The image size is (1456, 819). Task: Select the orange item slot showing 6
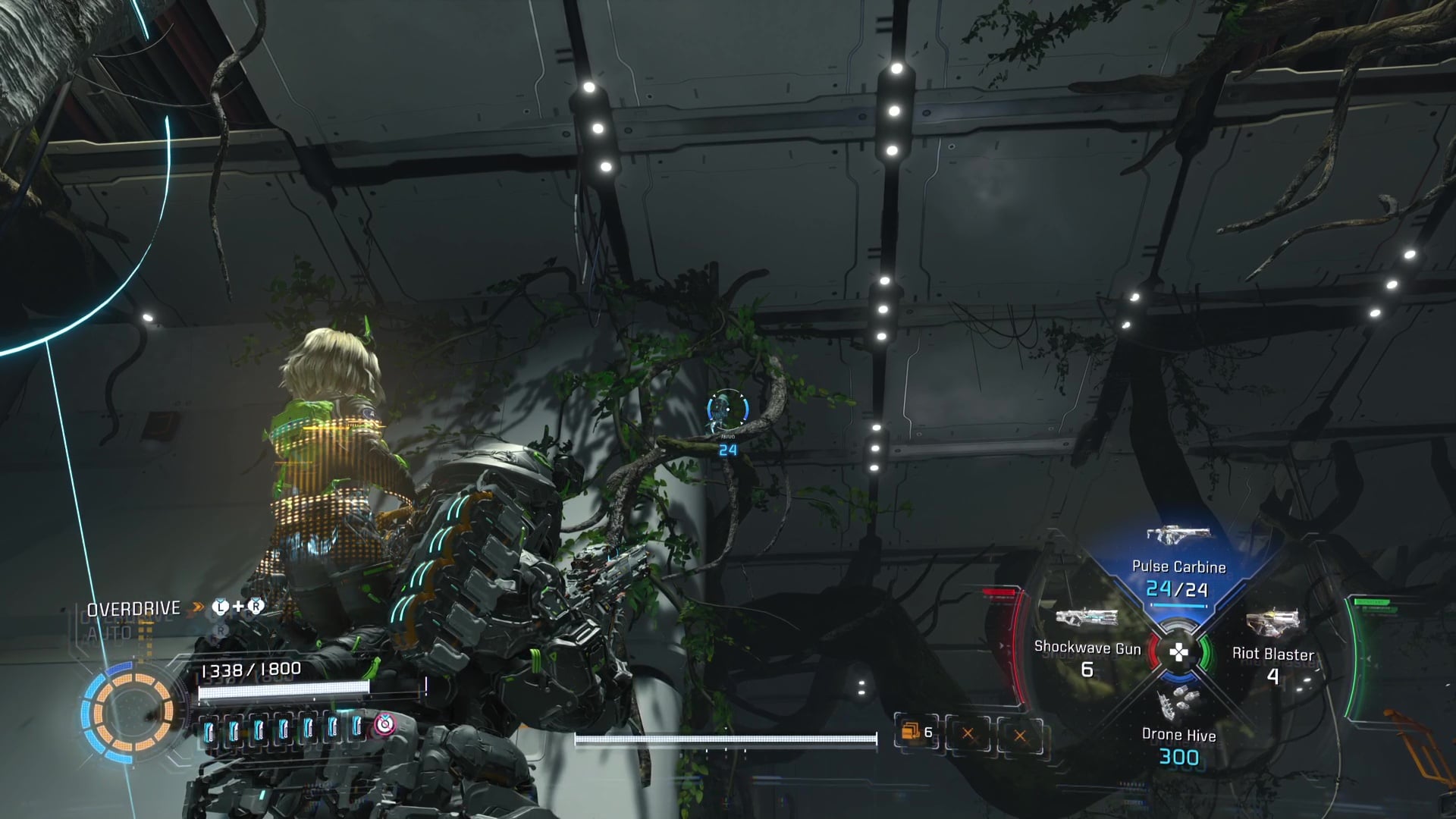[x=916, y=733]
